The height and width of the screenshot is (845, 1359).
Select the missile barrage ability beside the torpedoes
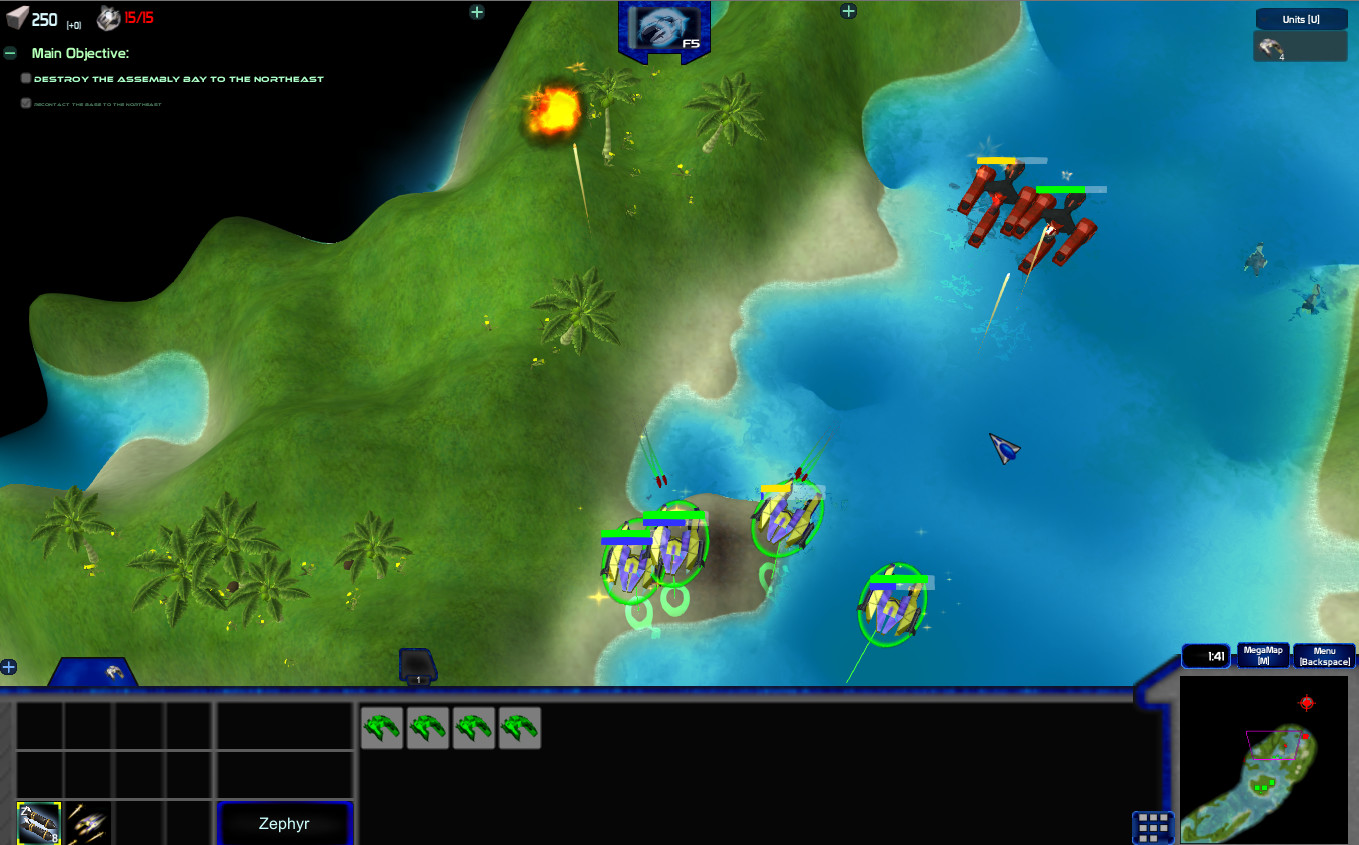tap(88, 823)
